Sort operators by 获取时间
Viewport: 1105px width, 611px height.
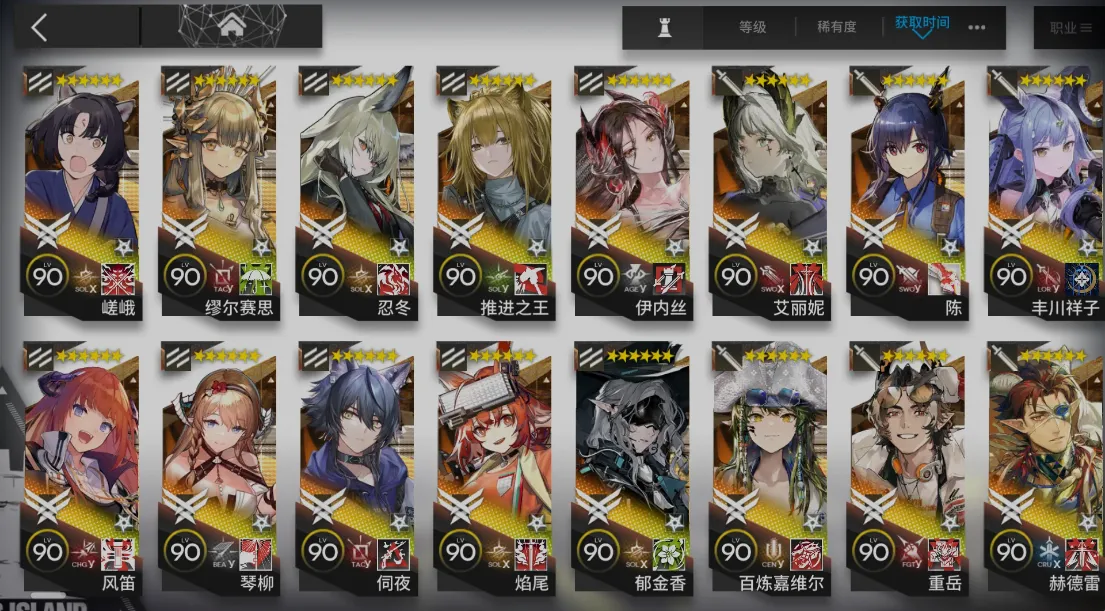coord(922,24)
